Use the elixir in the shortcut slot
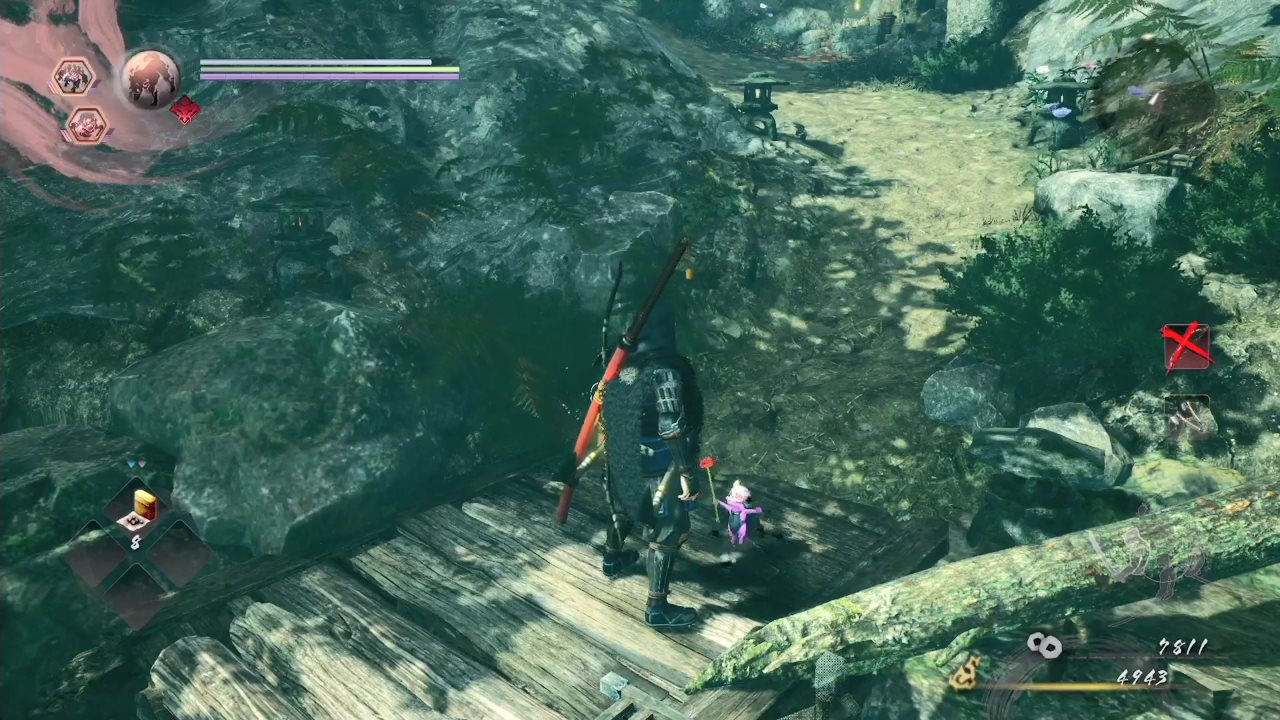The height and width of the screenshot is (720, 1280). tap(141, 508)
